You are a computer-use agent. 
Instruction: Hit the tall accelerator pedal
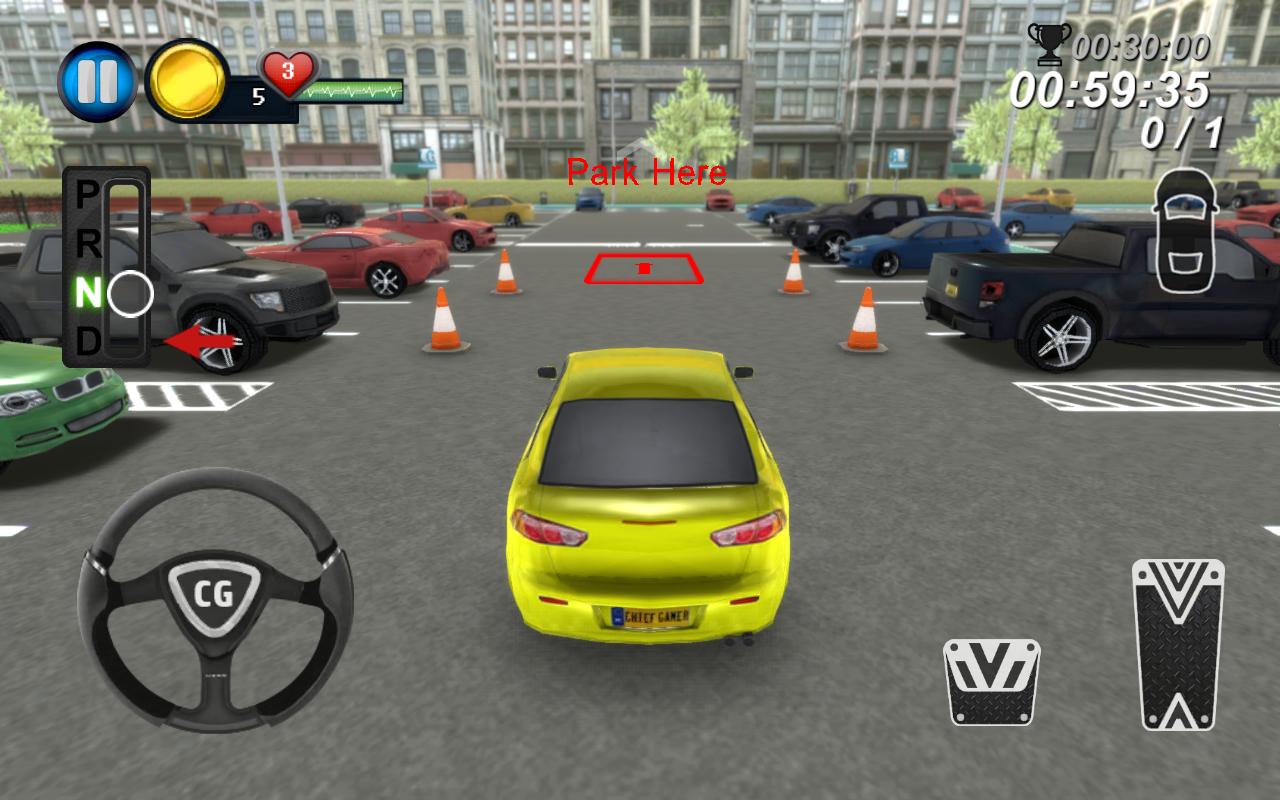tap(1178, 644)
